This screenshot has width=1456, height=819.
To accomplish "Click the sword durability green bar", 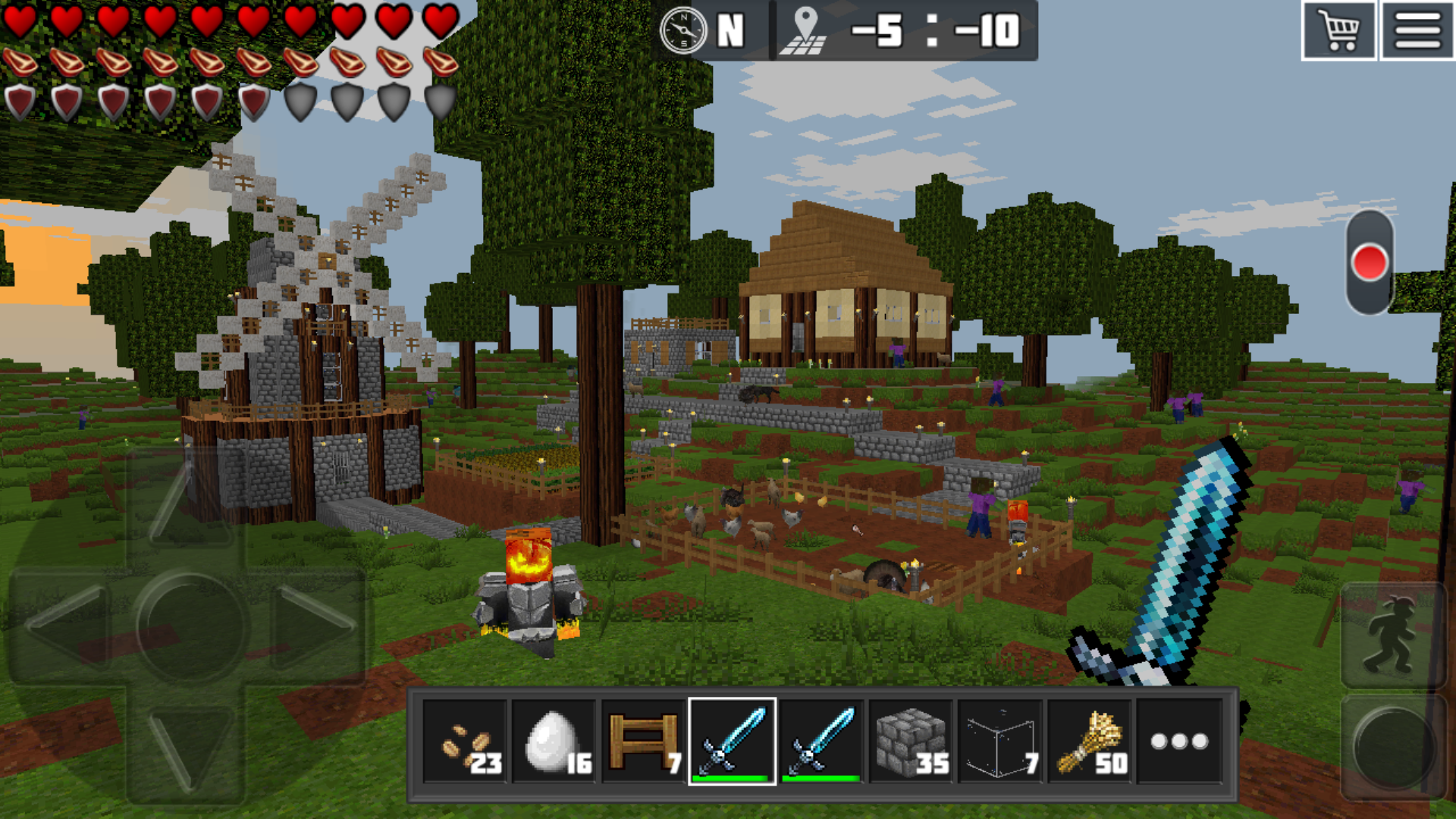I will point(730,777).
